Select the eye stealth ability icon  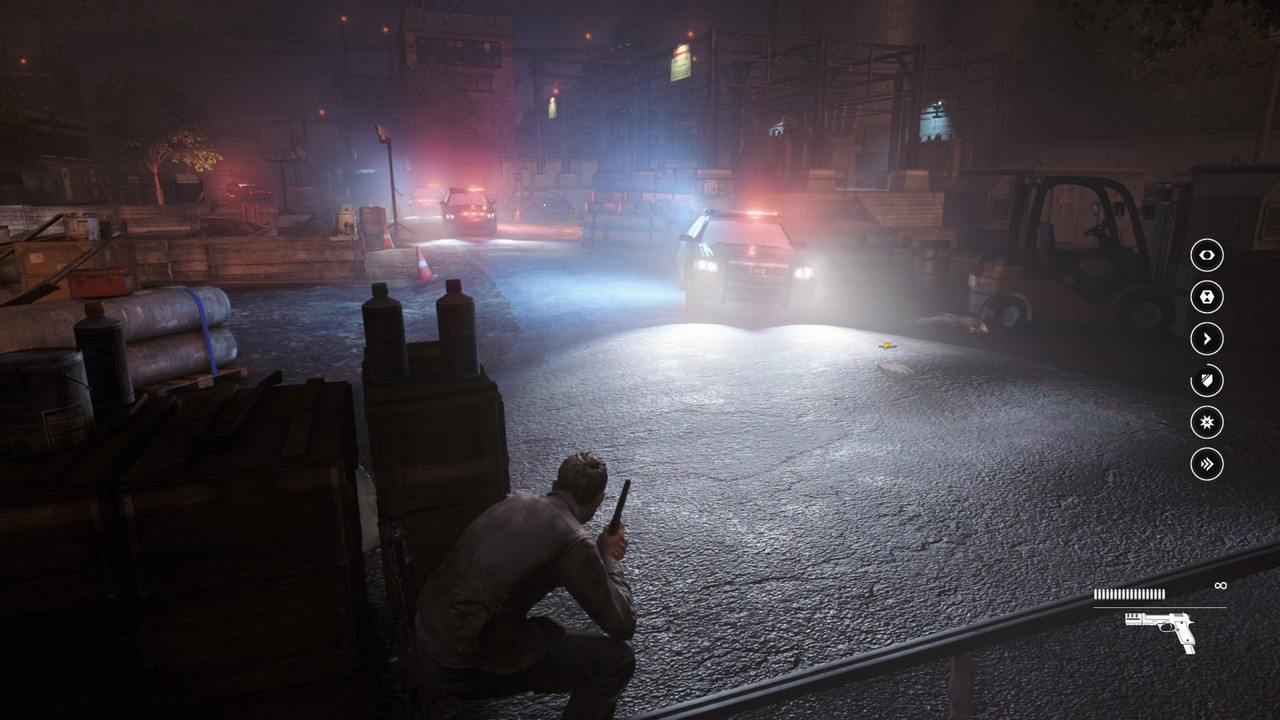coord(1205,256)
